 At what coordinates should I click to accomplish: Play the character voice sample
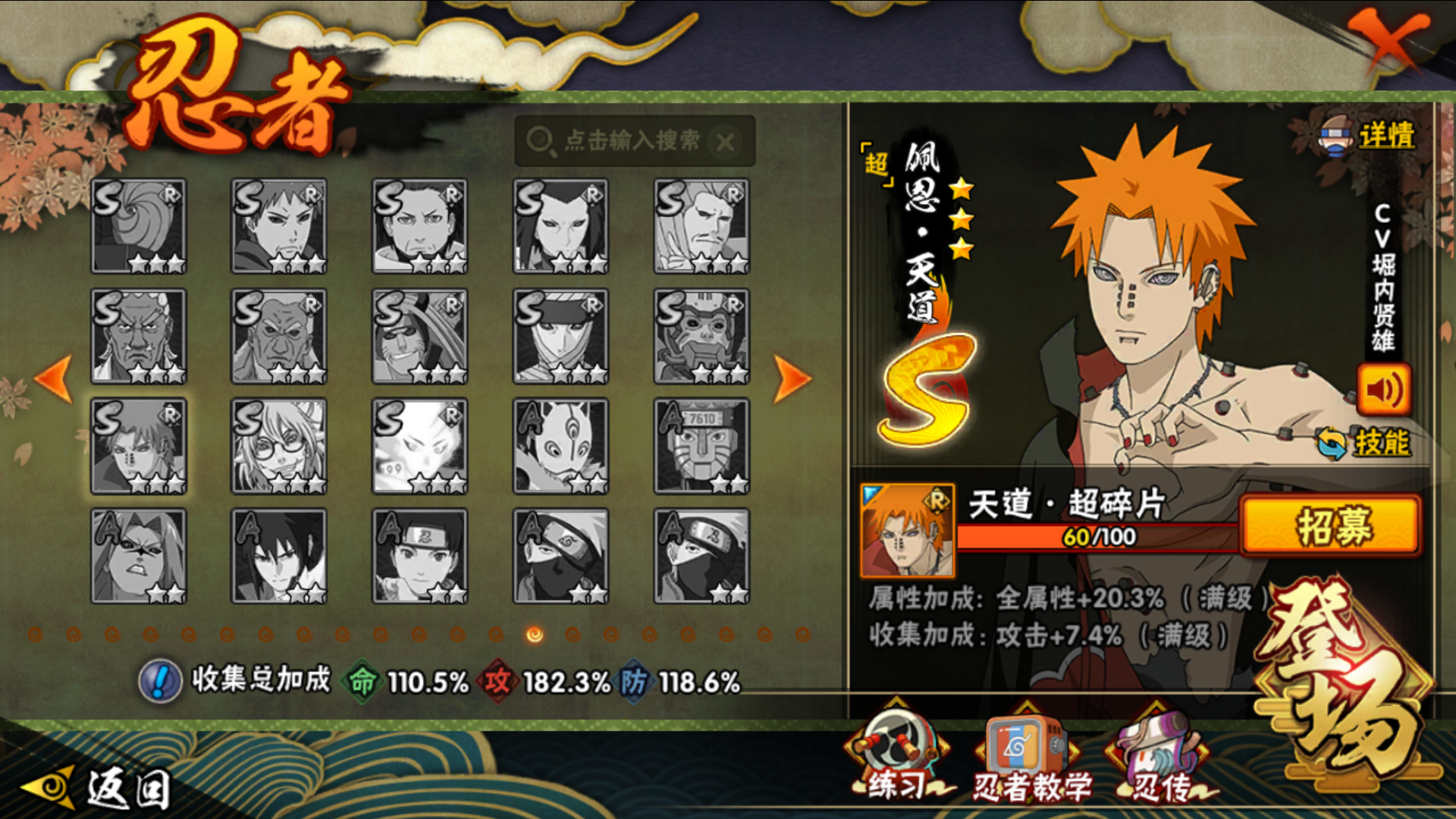pos(1383,390)
